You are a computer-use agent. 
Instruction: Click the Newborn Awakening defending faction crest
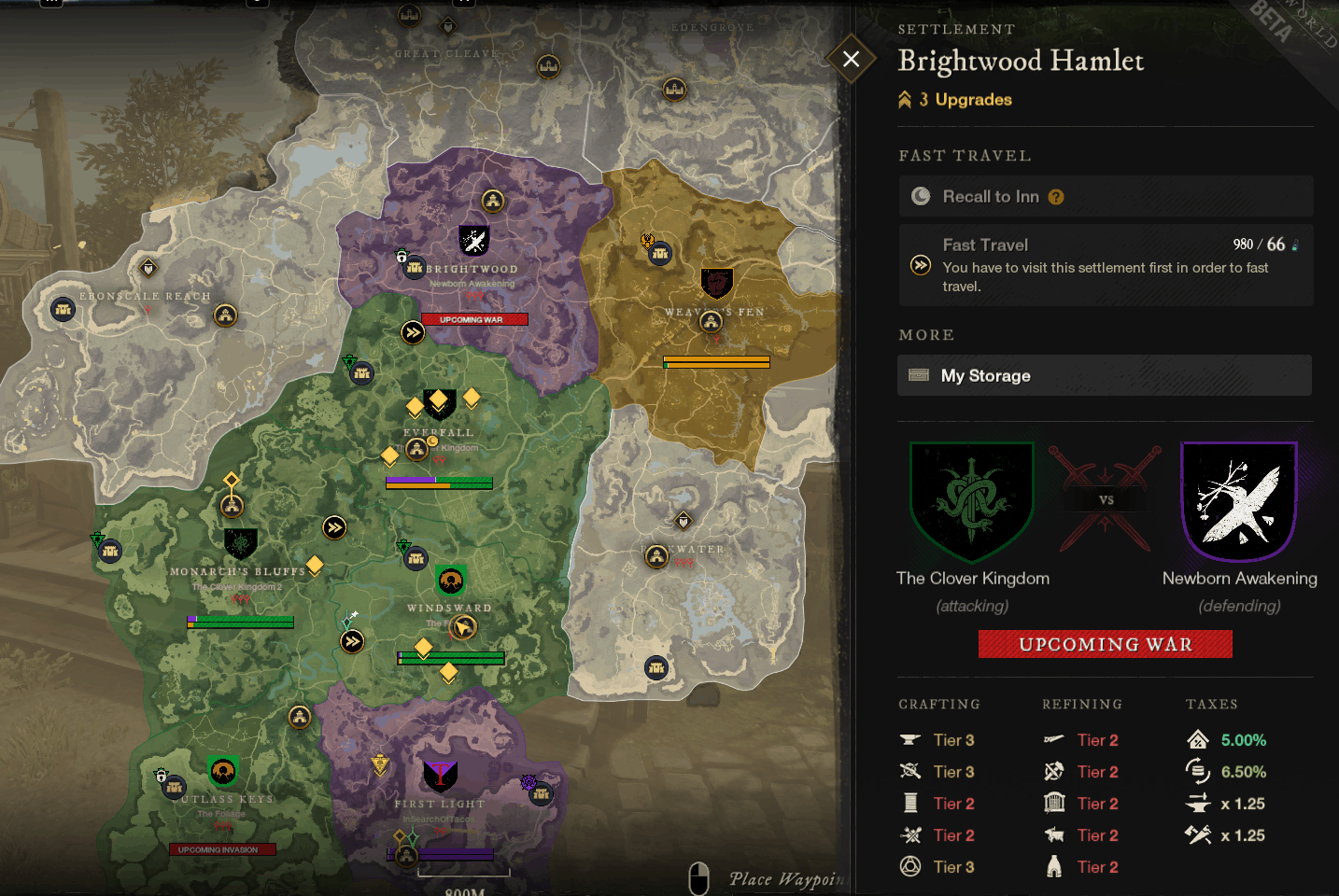1239,501
